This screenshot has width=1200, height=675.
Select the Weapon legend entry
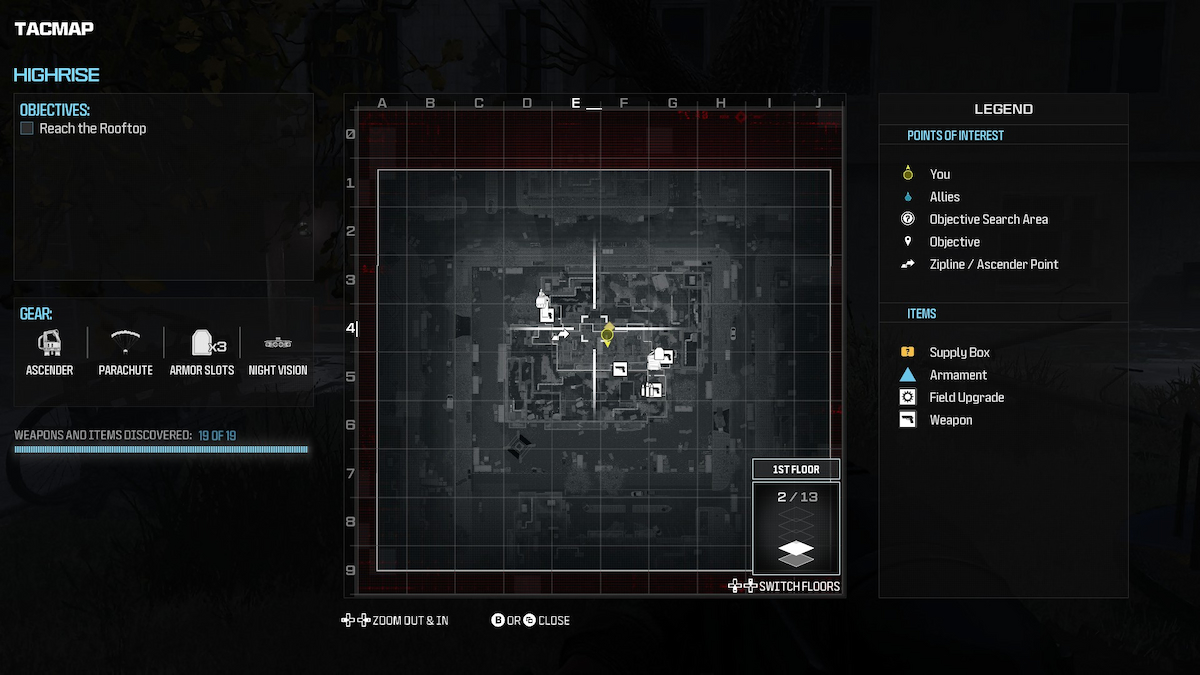[x=950, y=420]
